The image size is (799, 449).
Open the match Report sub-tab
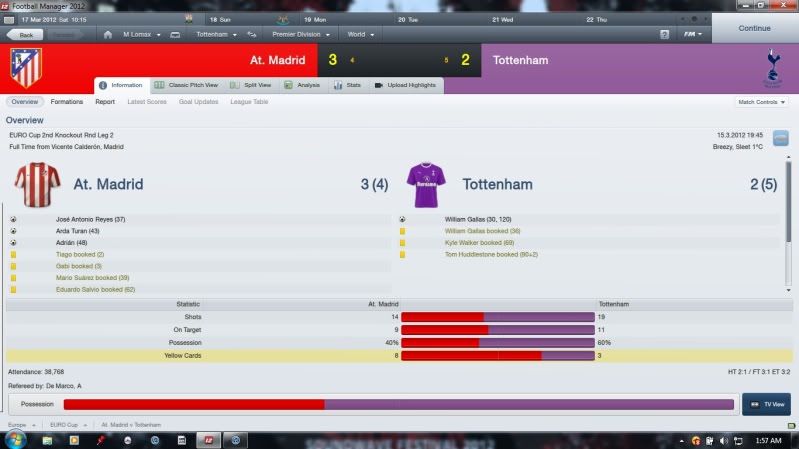coord(105,102)
